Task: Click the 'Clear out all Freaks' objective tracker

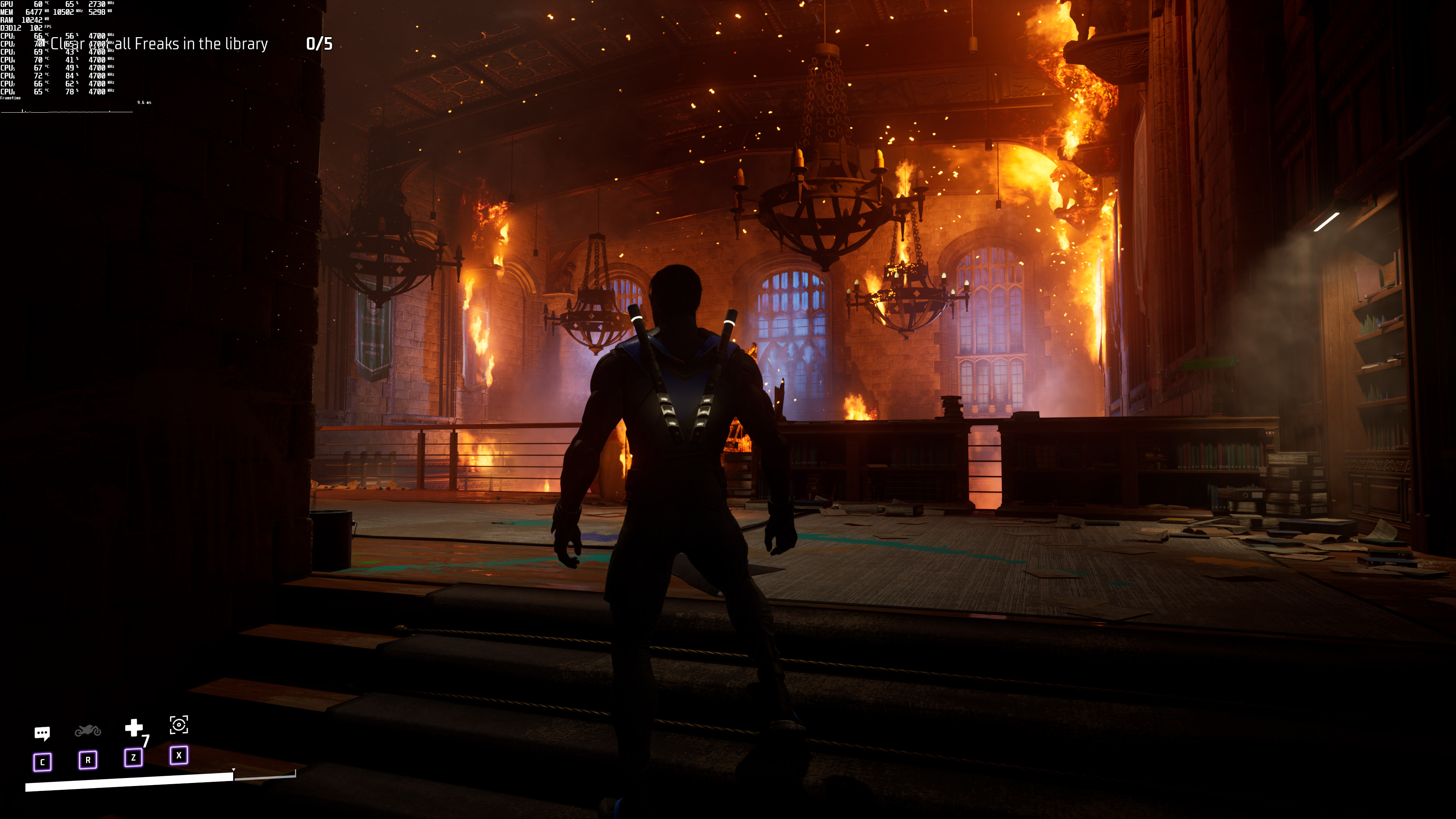Action: [160, 44]
